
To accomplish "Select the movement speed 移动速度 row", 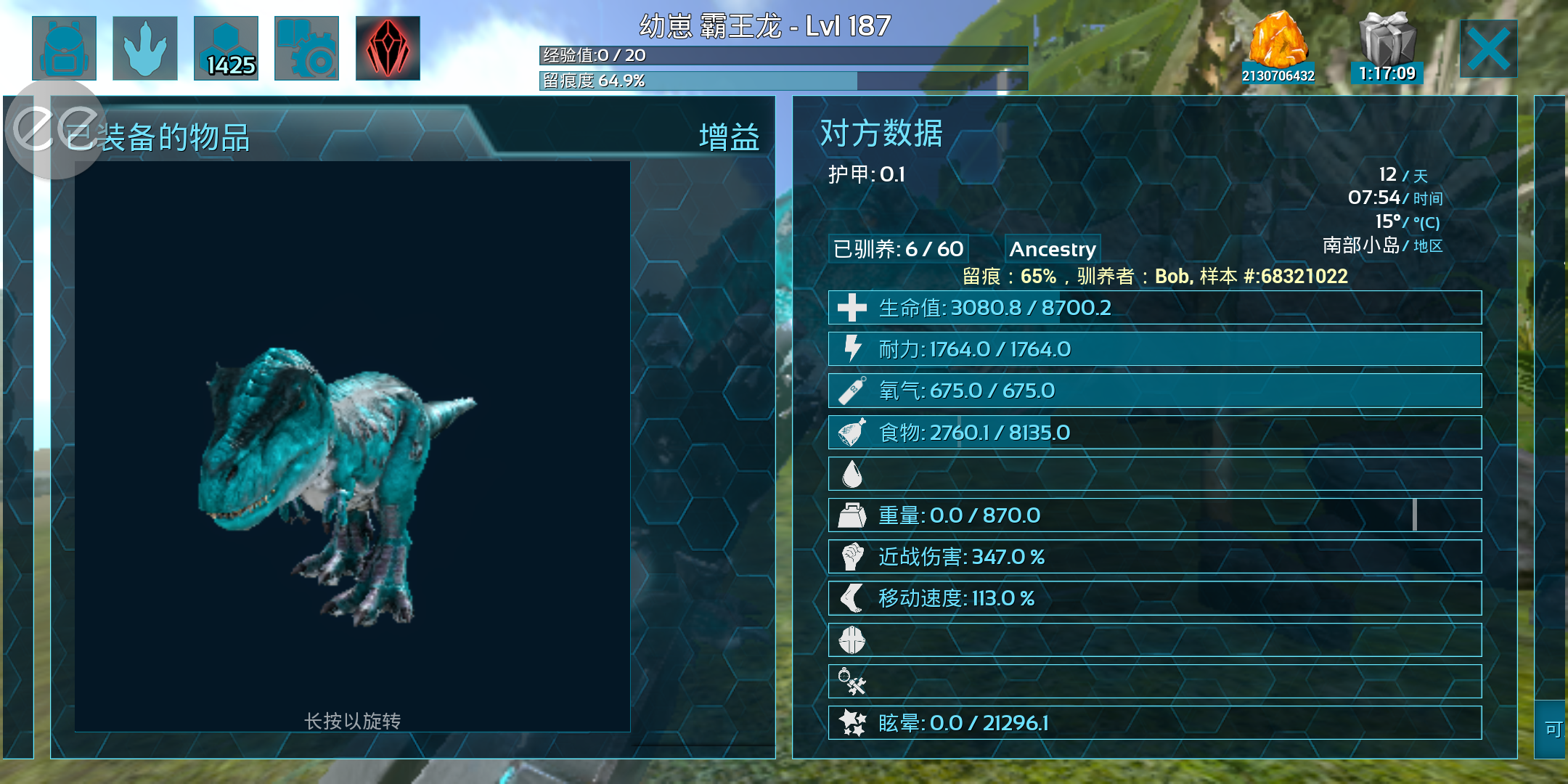I will (1154, 598).
